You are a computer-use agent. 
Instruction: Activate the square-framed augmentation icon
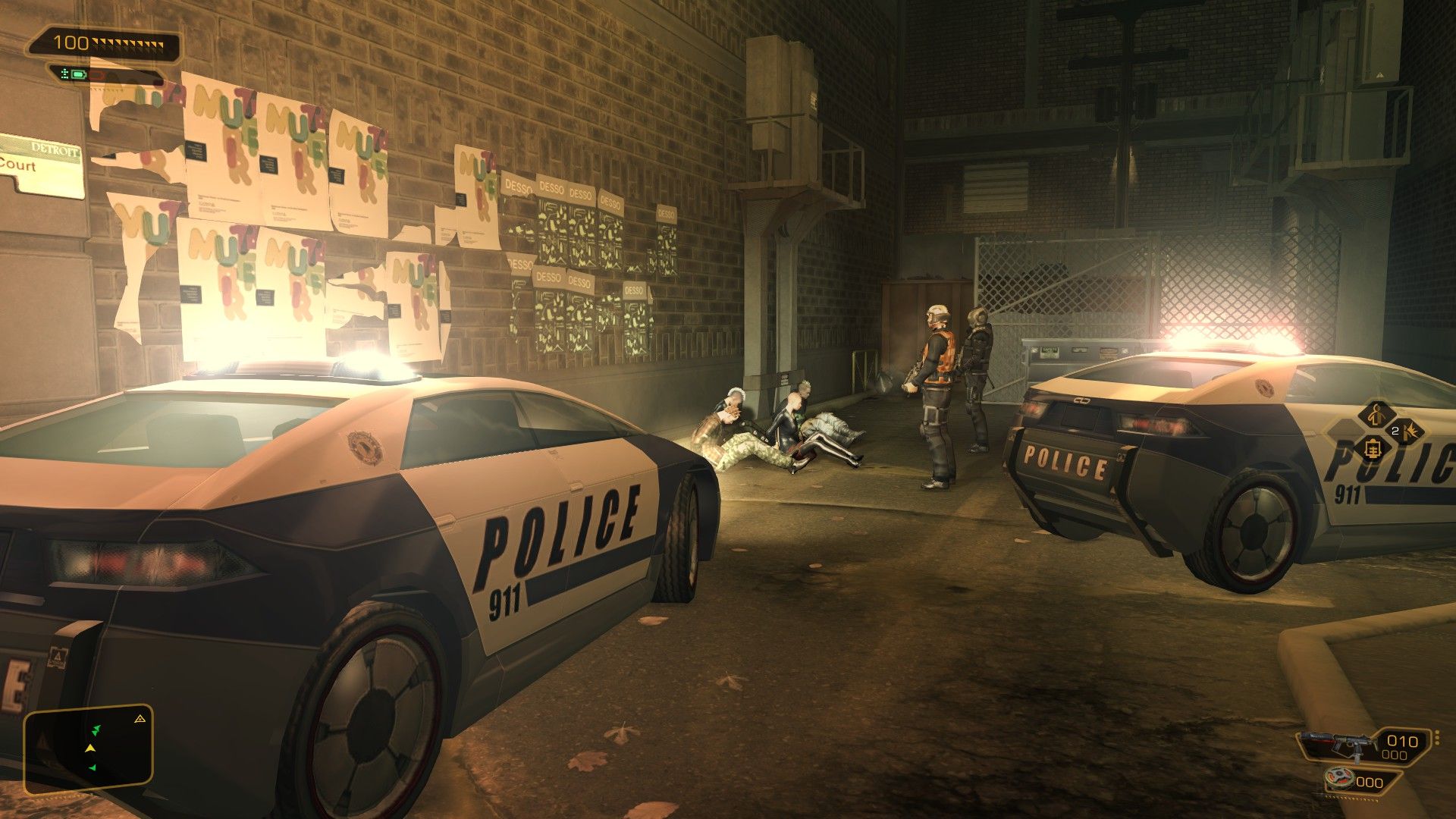pyautogui.click(x=1373, y=449)
